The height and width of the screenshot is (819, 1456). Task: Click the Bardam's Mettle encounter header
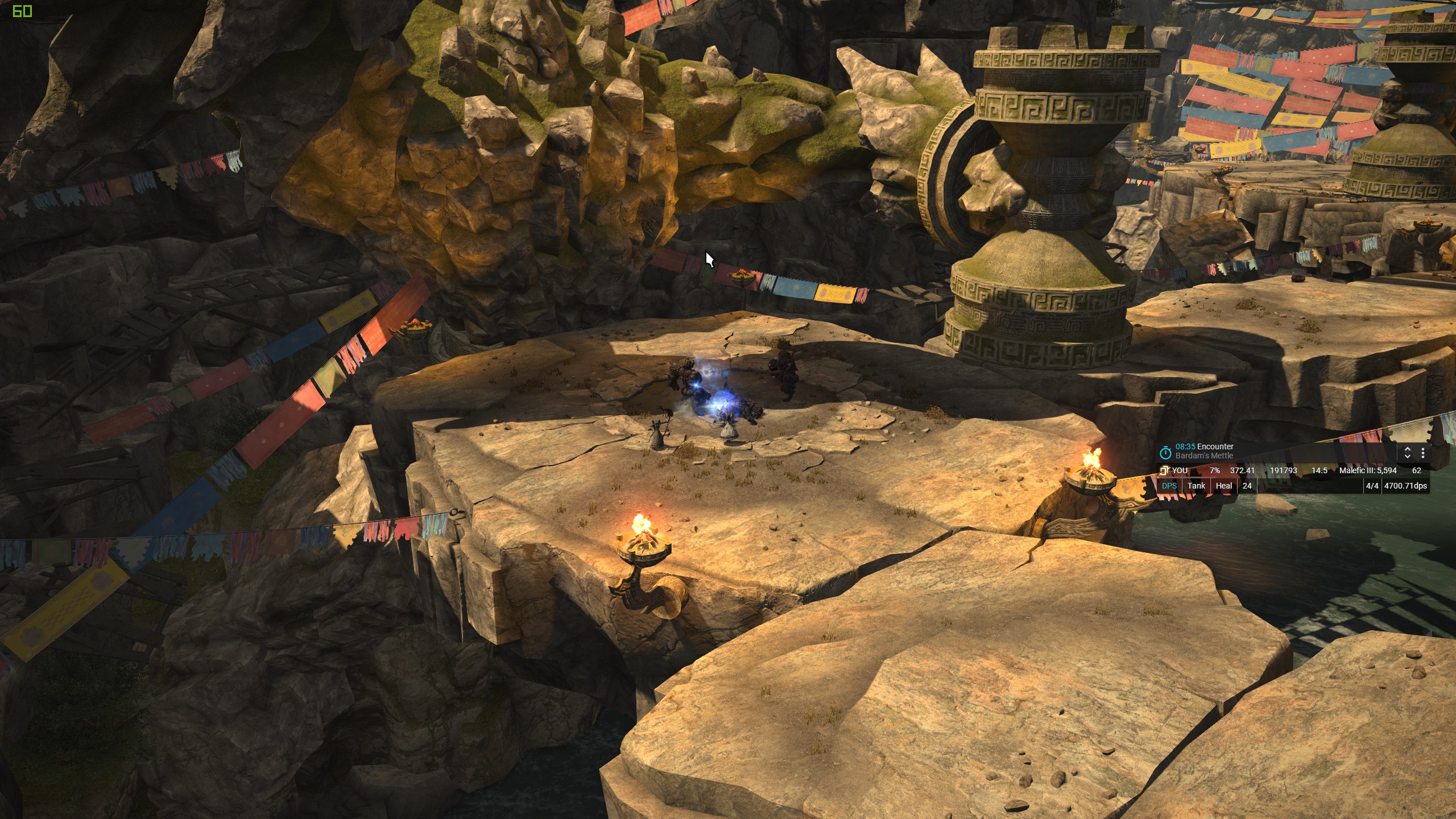click(1204, 452)
